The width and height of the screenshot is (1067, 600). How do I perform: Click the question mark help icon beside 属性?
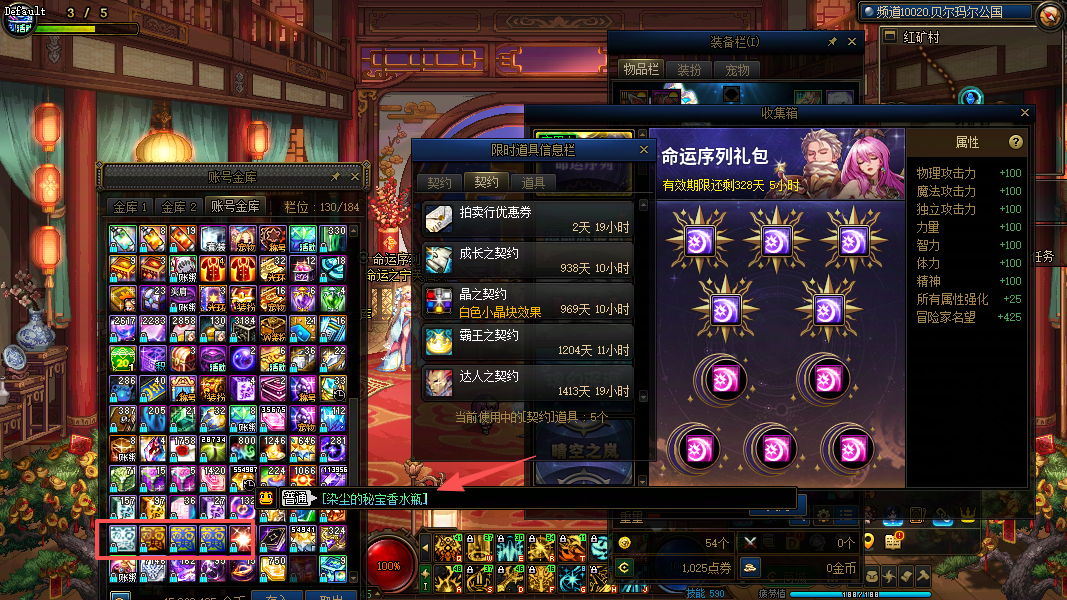pos(1016,142)
